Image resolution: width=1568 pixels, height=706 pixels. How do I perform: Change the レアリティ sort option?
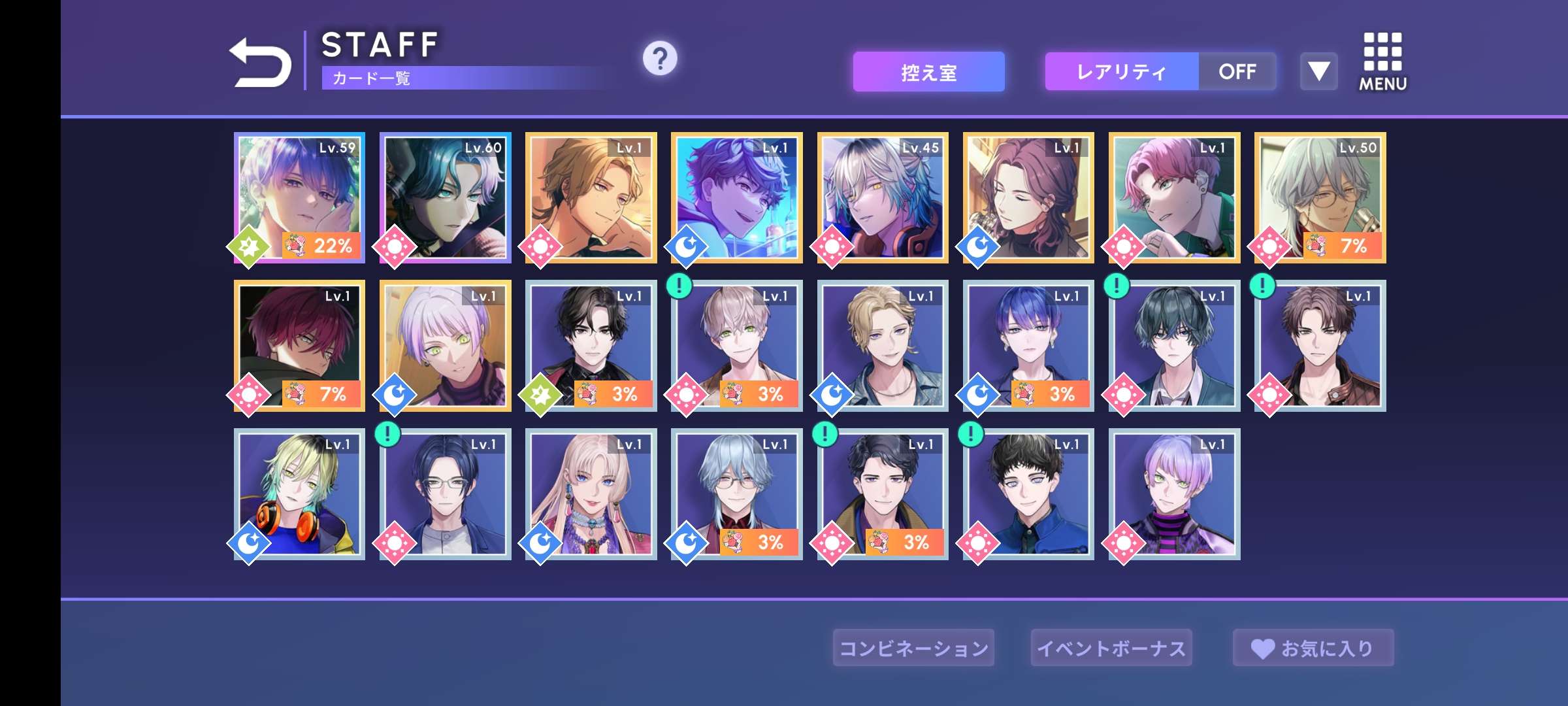1121,72
